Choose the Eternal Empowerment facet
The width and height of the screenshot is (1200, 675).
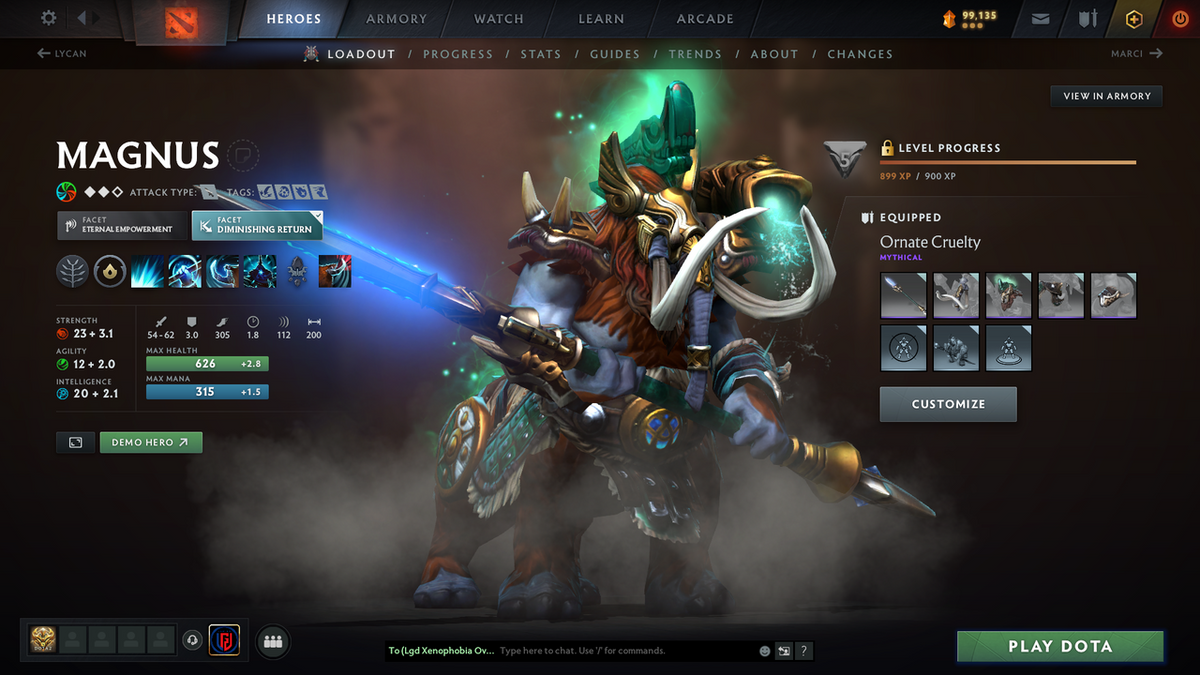122,225
